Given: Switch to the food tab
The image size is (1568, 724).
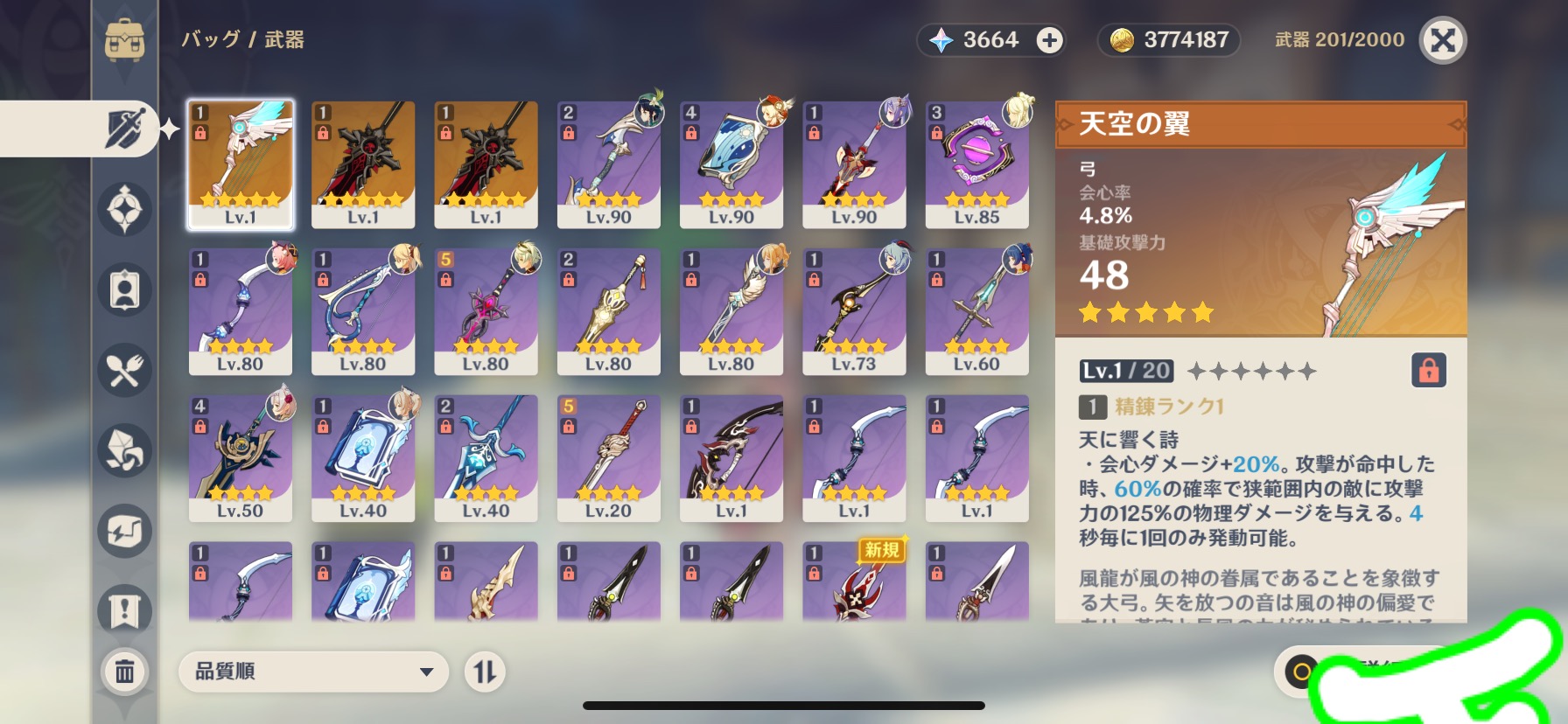Looking at the screenshot, I should [x=125, y=371].
